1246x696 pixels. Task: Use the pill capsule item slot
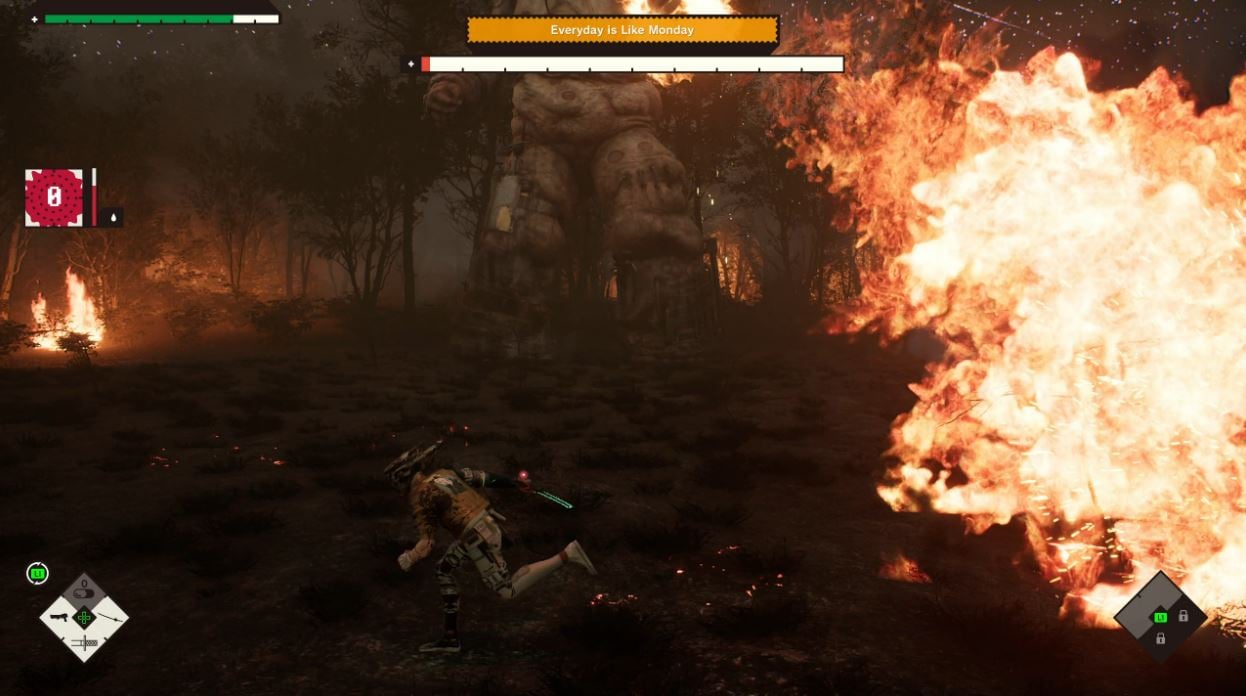[x=84, y=591]
